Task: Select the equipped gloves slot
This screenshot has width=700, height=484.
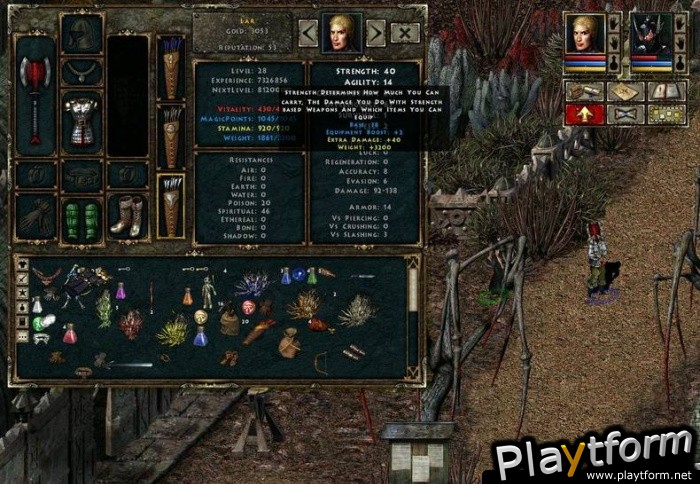Action: click(x=35, y=215)
